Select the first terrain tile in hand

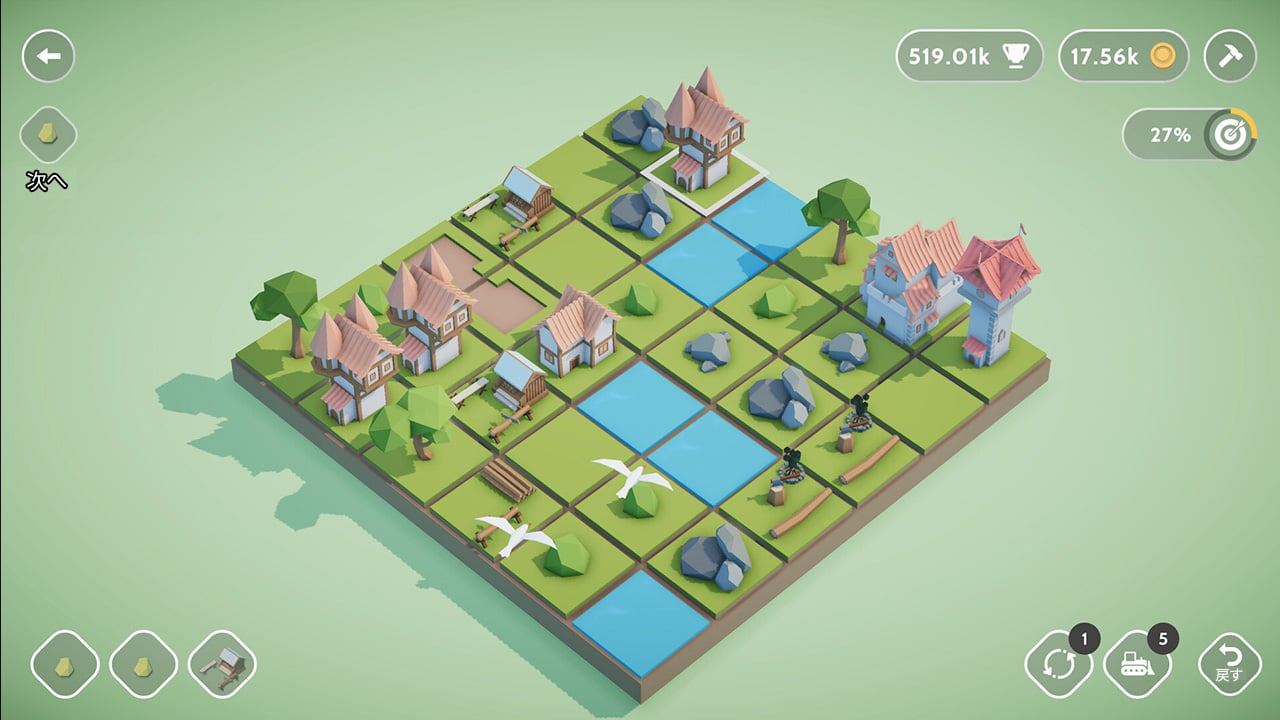click(x=65, y=662)
